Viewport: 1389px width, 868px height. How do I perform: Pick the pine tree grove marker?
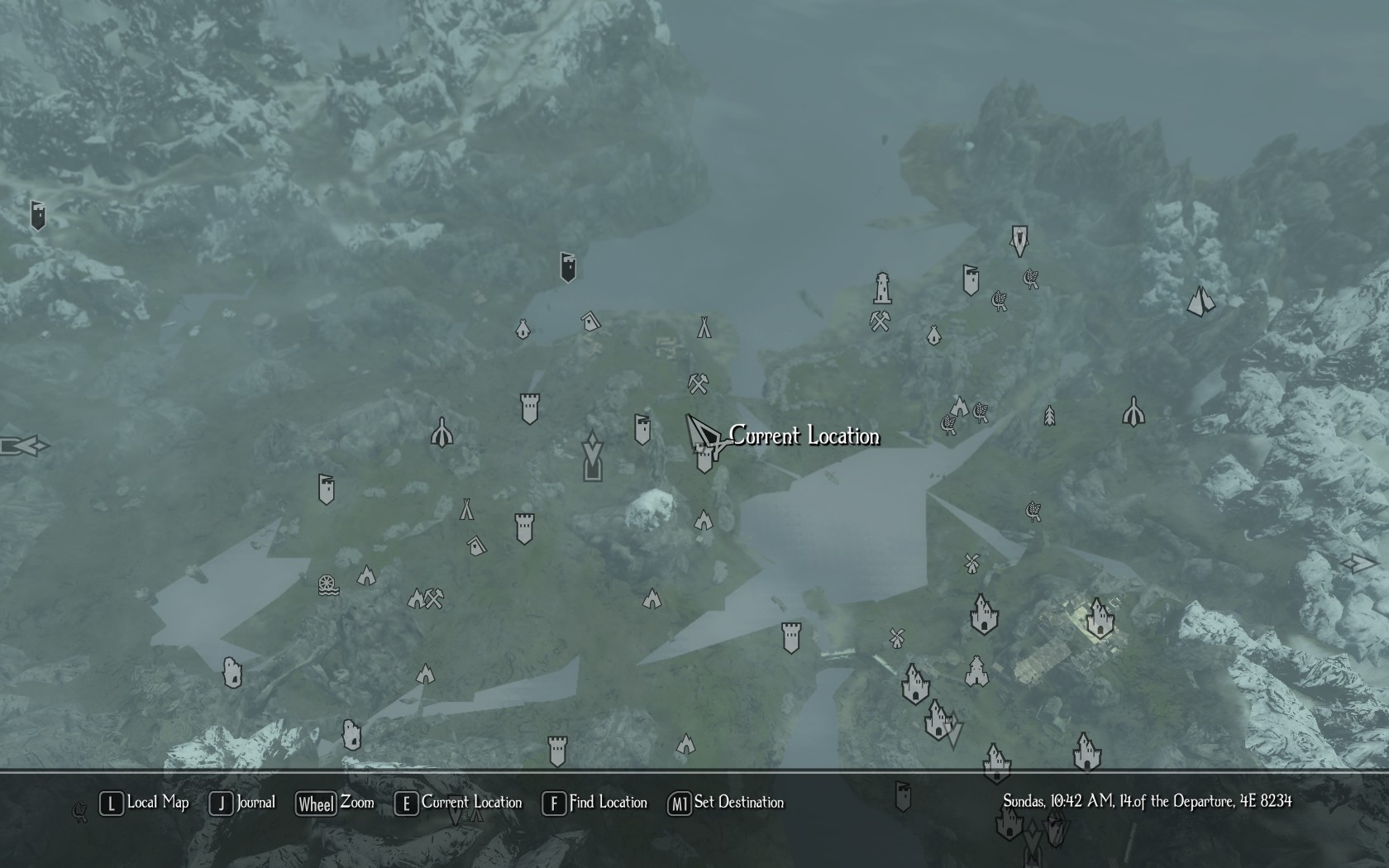[1049, 415]
